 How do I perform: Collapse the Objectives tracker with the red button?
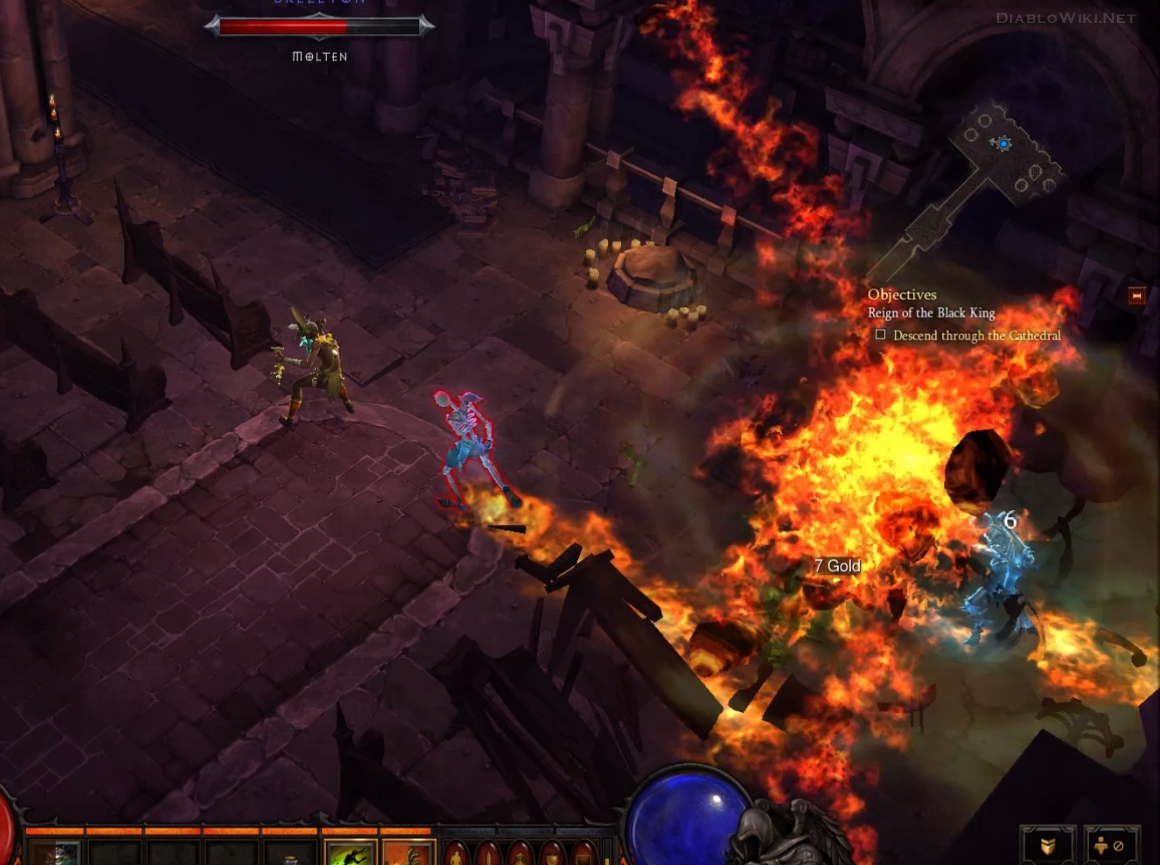[1136, 296]
